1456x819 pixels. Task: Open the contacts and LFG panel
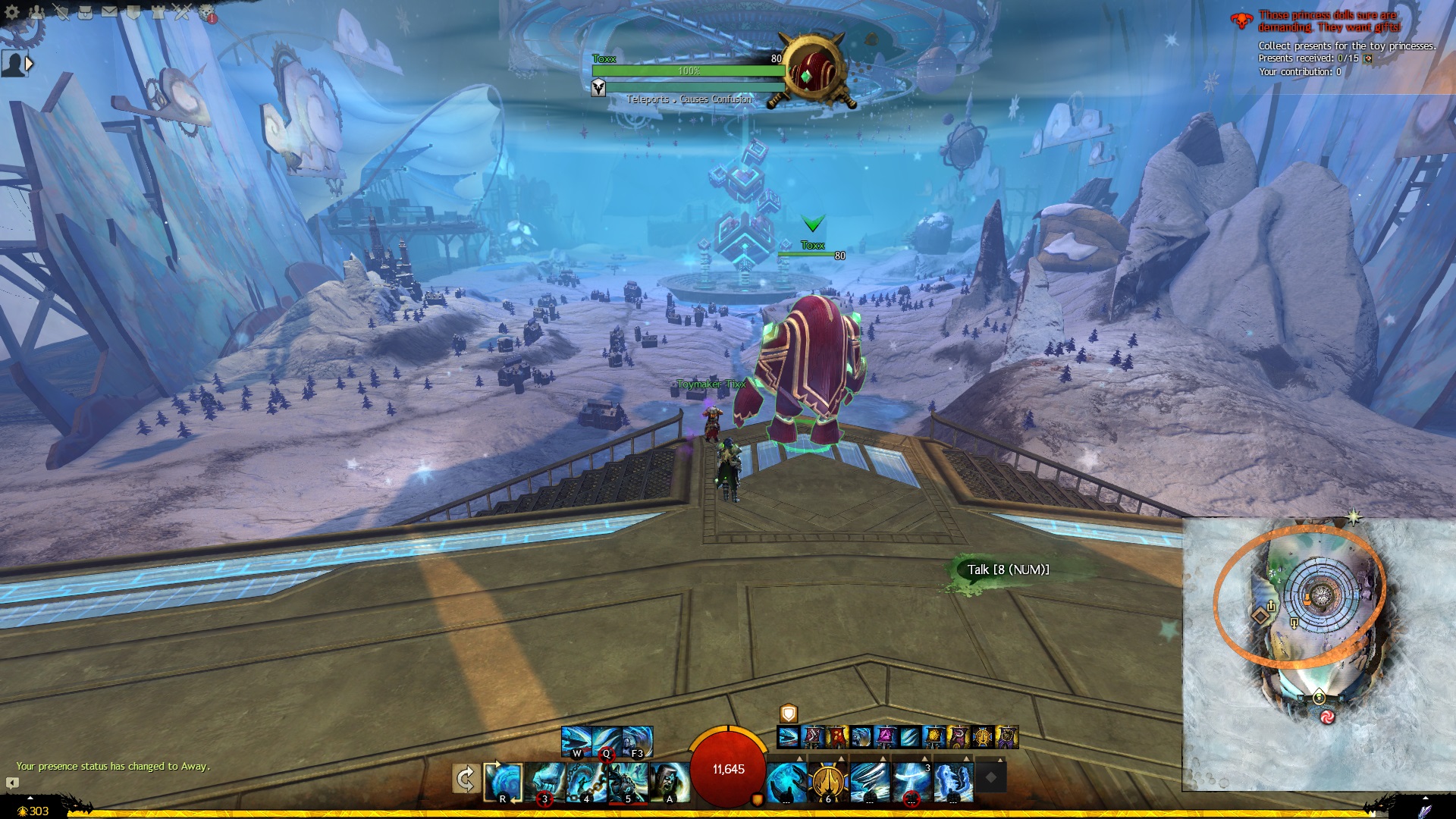36,12
